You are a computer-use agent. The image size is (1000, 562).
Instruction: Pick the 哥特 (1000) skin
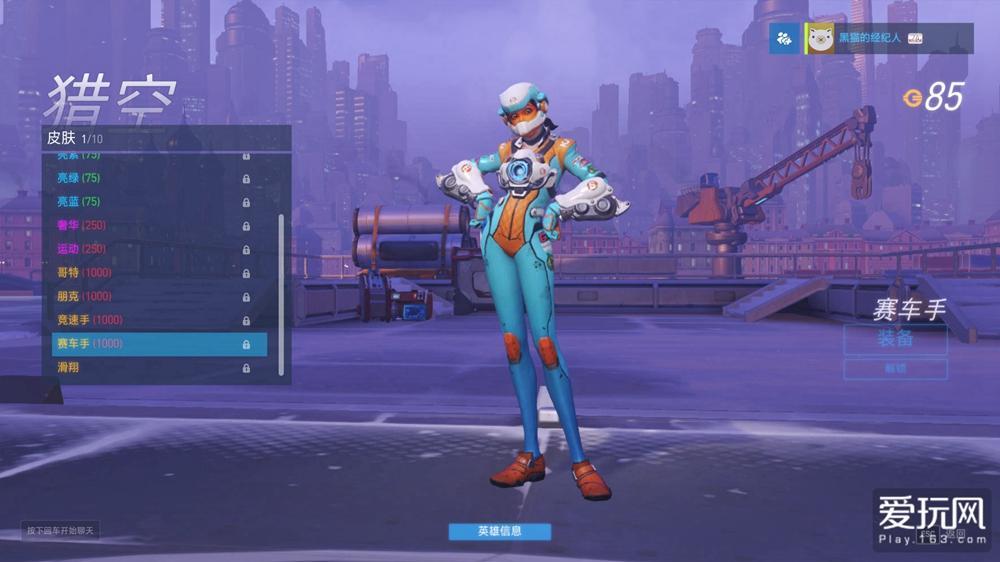tap(150, 273)
